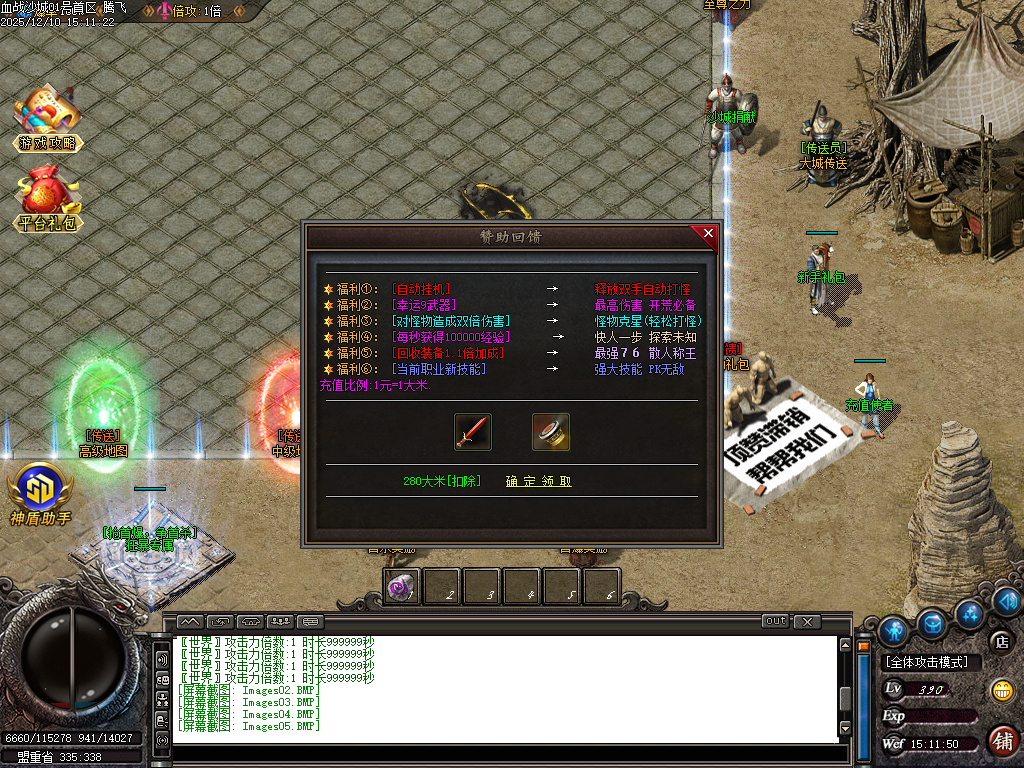Open the red 铺 store button
The image size is (1024, 768).
(x=1002, y=741)
